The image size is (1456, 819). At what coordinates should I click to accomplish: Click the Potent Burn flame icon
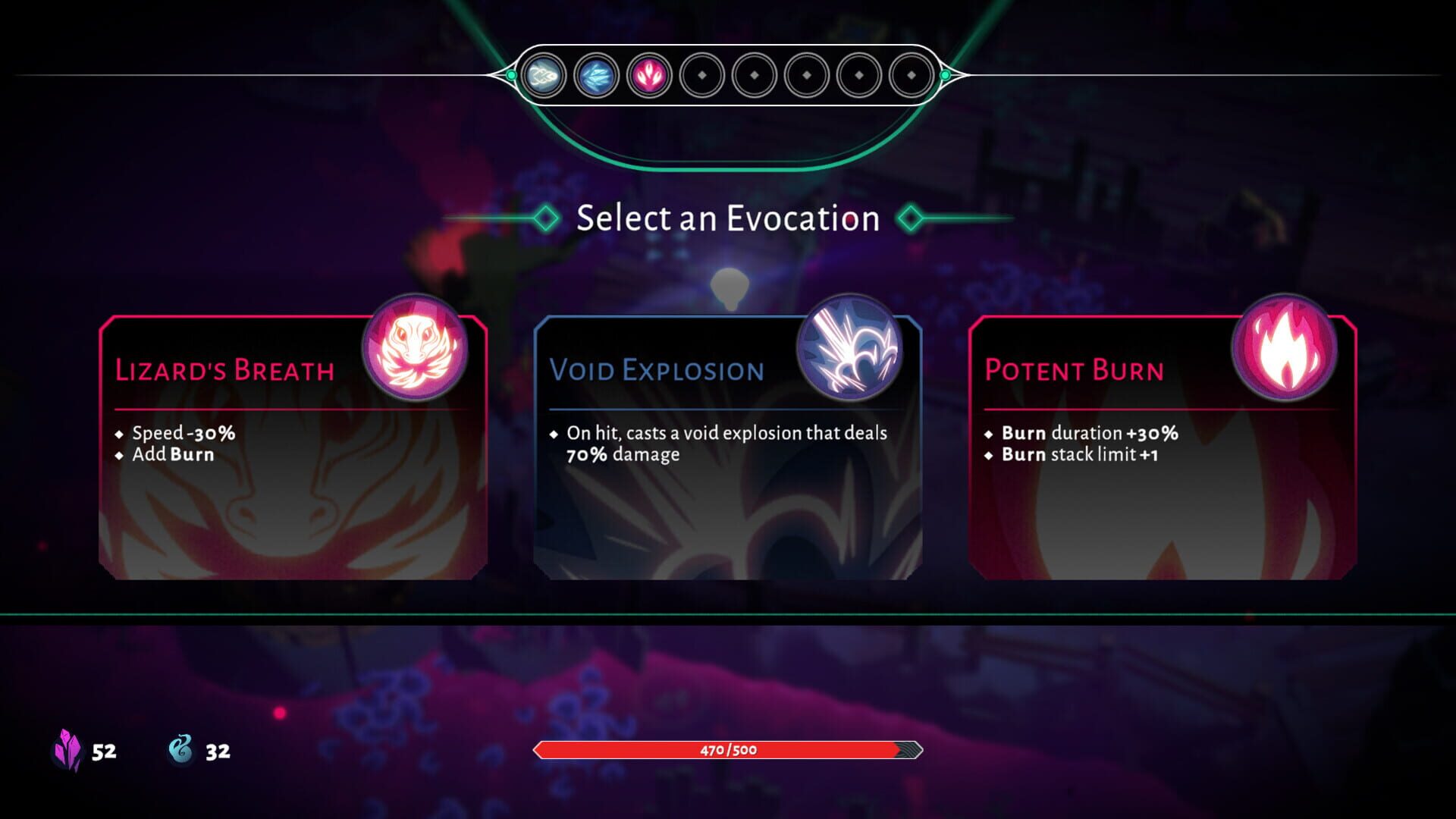click(x=1285, y=349)
